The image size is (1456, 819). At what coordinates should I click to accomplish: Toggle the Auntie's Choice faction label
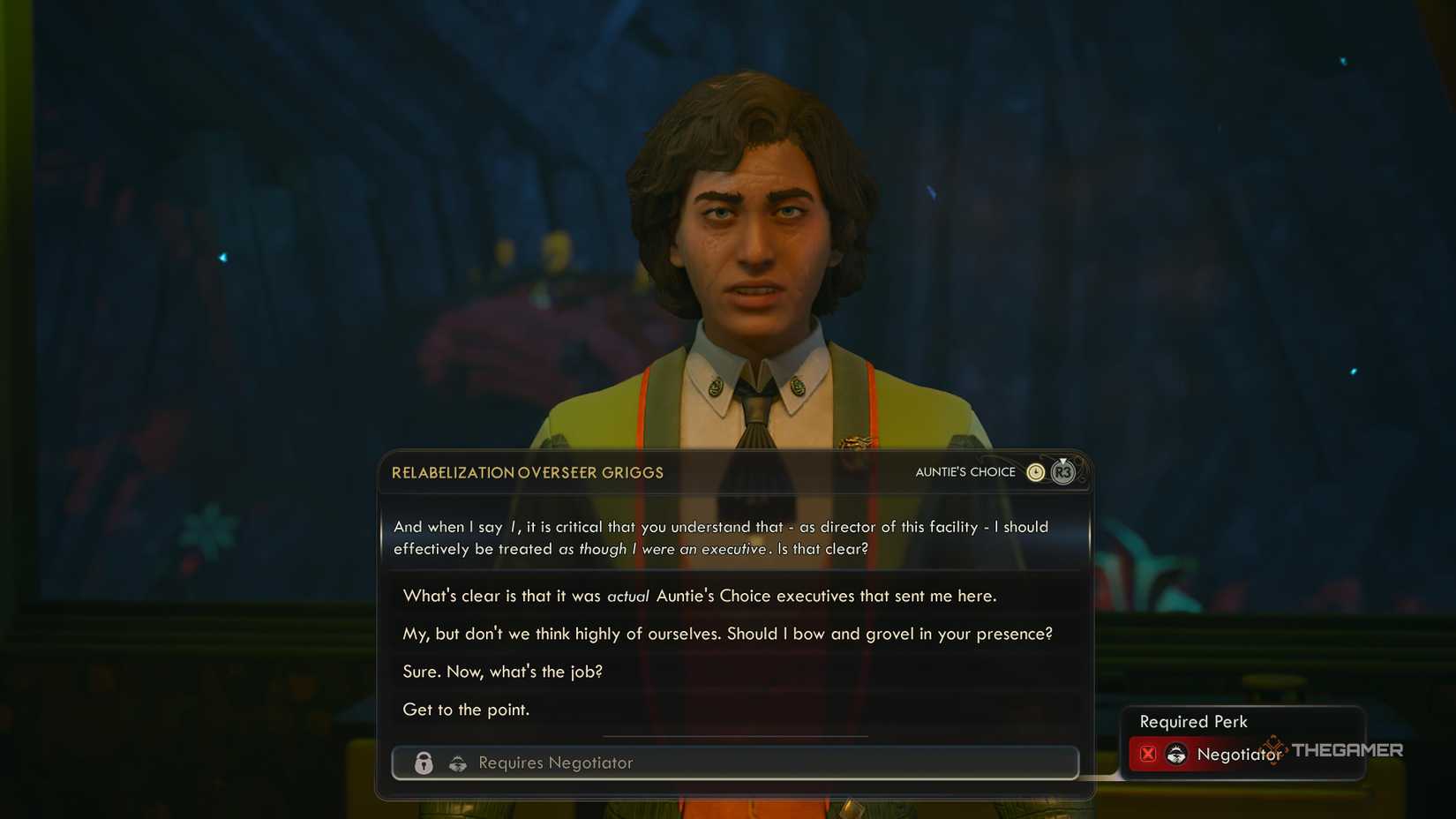point(966,472)
